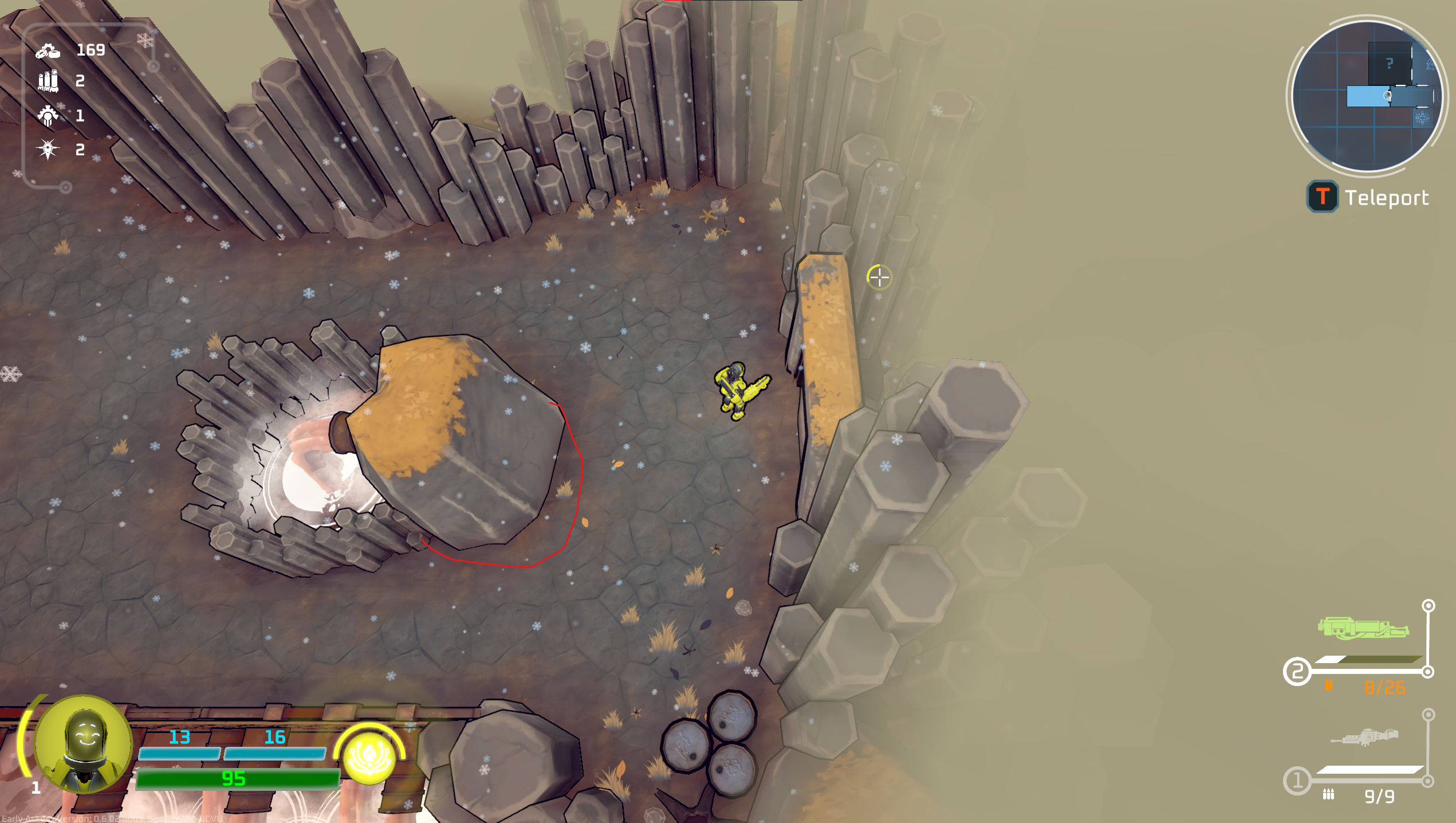Activate the glowing yellow lotus ability
The width and height of the screenshot is (1456, 823).
point(369,757)
